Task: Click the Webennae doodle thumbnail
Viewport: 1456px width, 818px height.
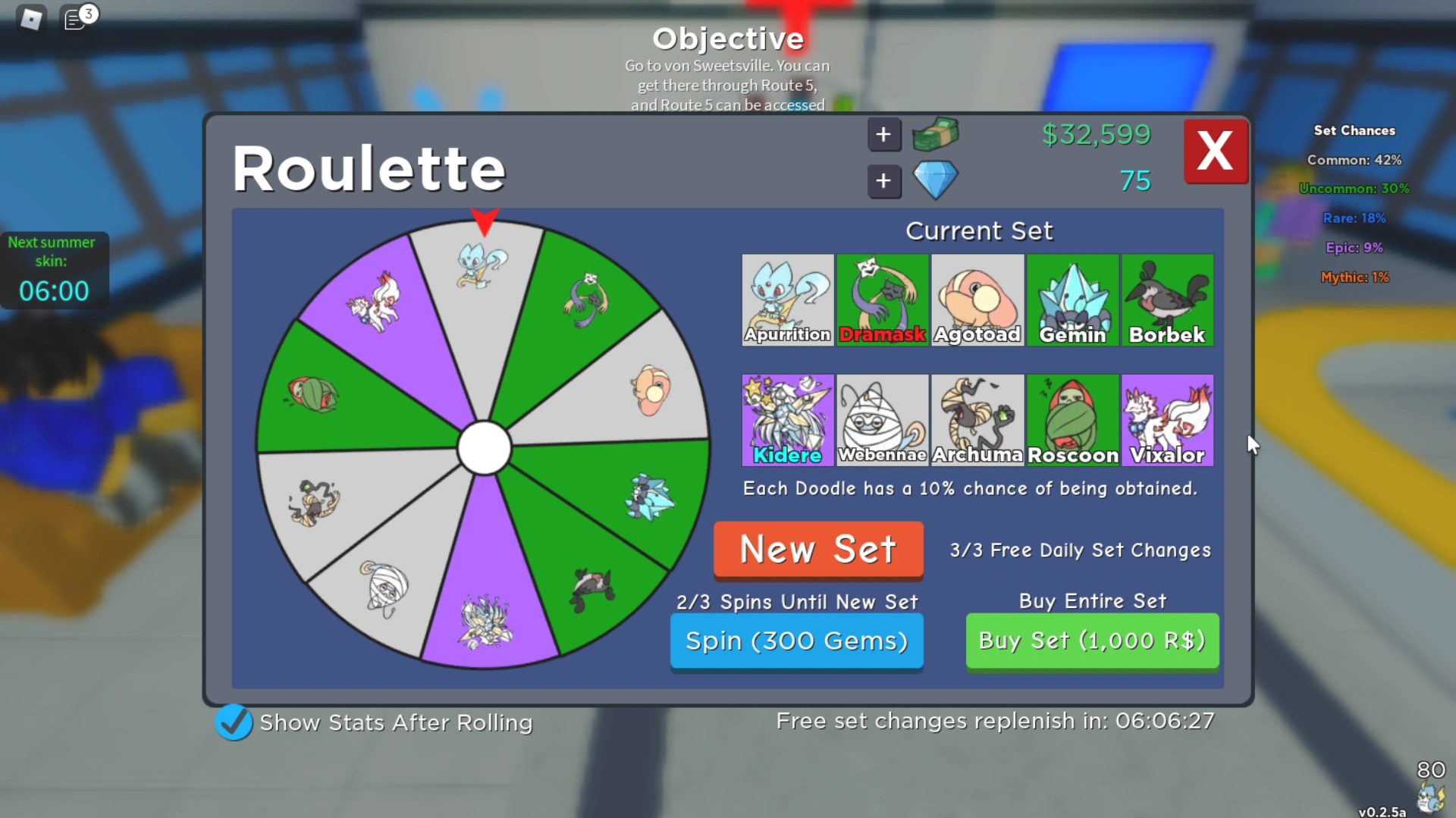Action: [x=882, y=420]
